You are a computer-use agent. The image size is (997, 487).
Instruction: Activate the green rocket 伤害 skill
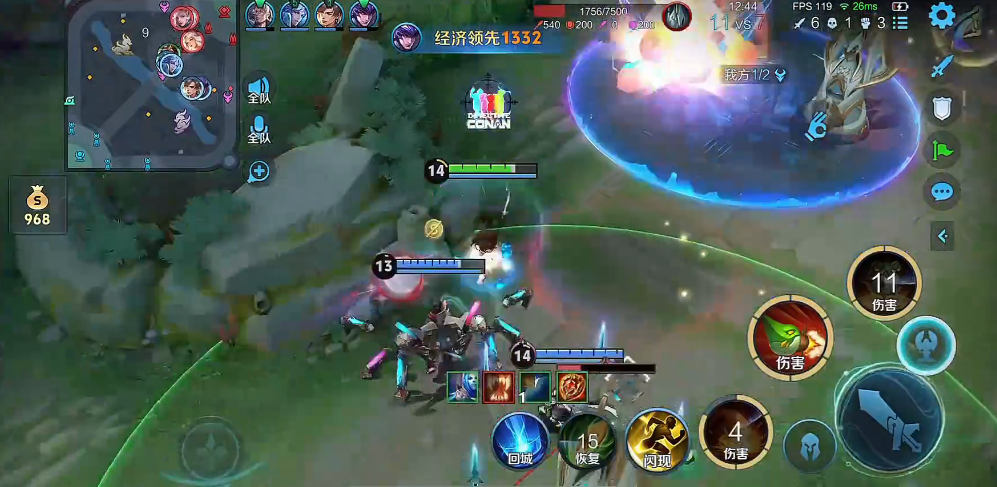click(x=790, y=337)
